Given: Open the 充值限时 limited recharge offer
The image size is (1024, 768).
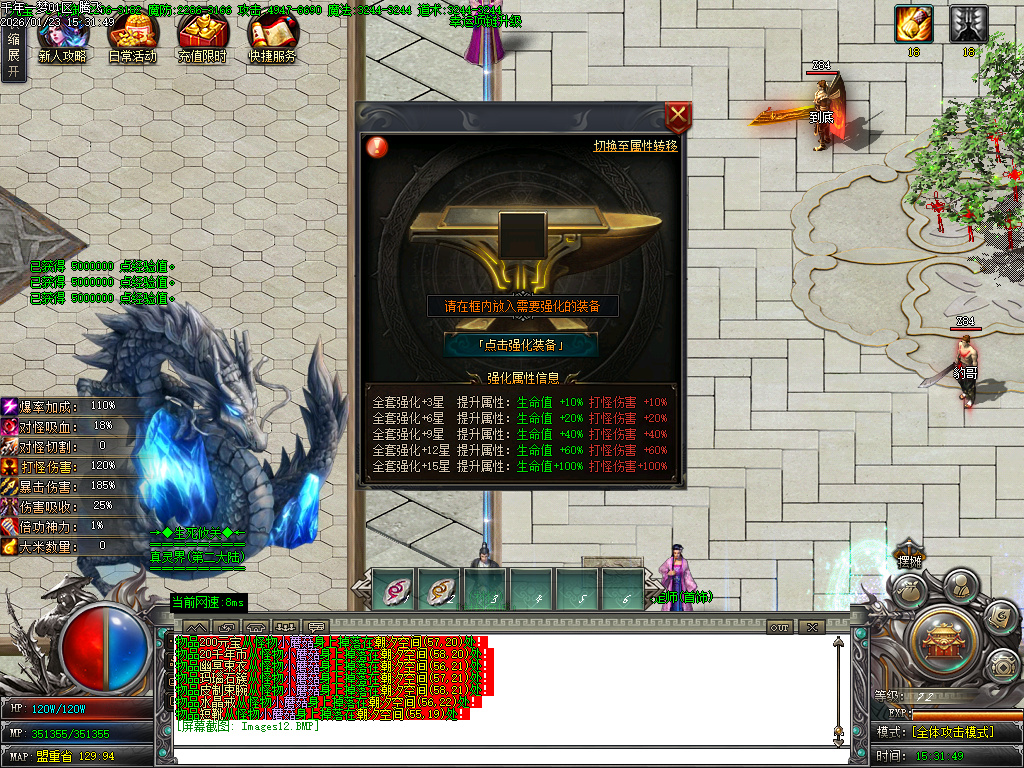Looking at the screenshot, I should pyautogui.click(x=202, y=38).
